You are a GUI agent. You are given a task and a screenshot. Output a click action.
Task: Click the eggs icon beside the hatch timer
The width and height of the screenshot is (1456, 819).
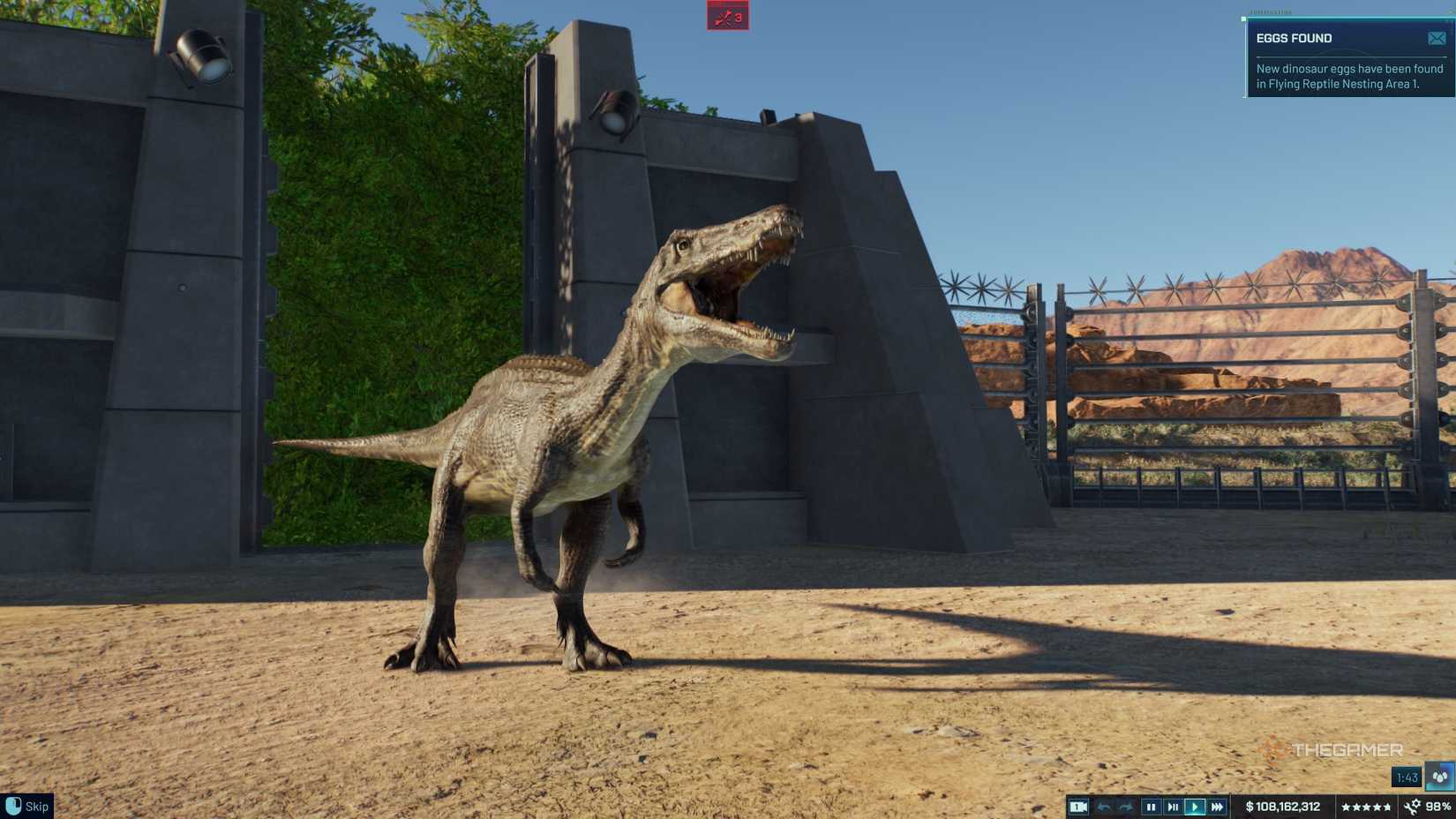coord(1440,777)
